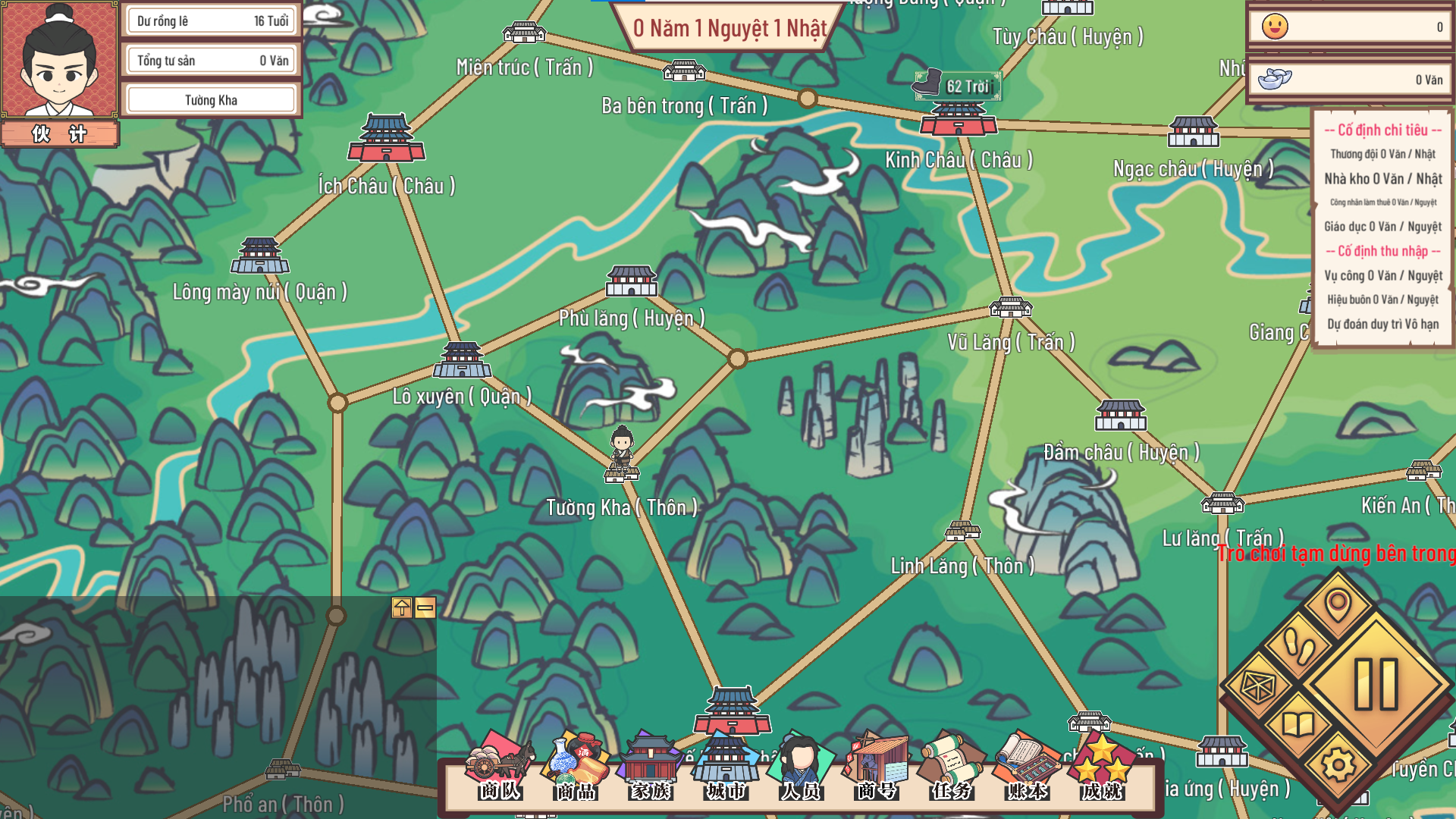This screenshot has width=1456, height=819.
Task: Select Kinh Châu city on the map
Action: coord(959,120)
